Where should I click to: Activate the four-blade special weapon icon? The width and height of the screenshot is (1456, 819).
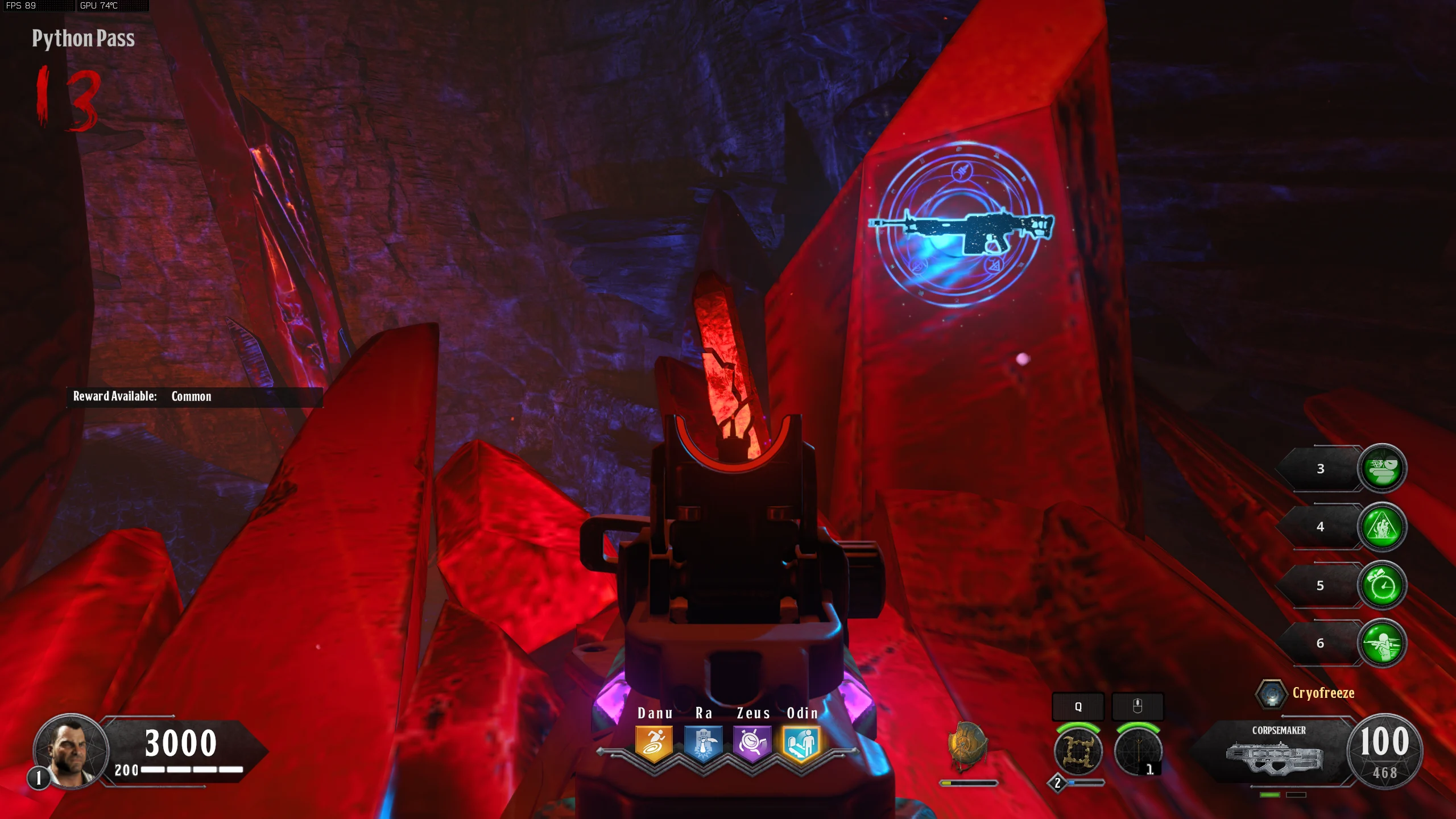click(x=1078, y=751)
